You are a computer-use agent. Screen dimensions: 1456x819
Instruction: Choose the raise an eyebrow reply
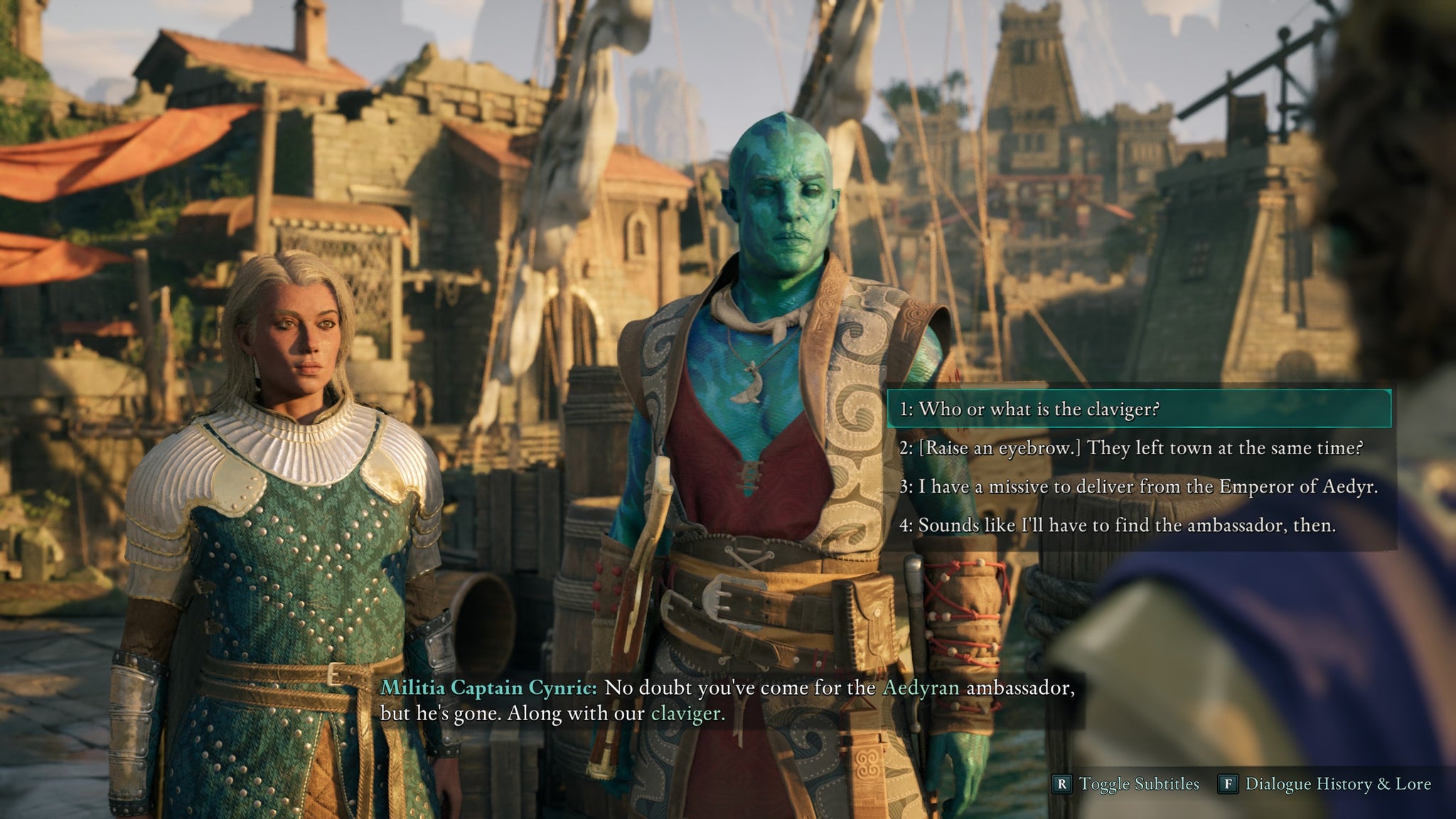pos(1130,448)
